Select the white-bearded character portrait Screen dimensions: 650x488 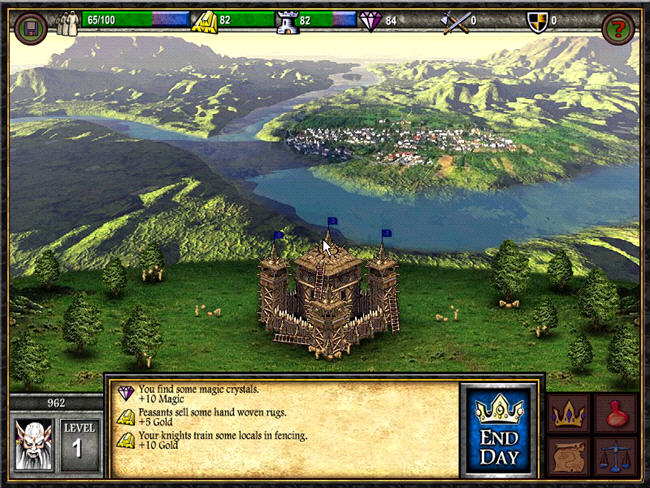pos(33,444)
